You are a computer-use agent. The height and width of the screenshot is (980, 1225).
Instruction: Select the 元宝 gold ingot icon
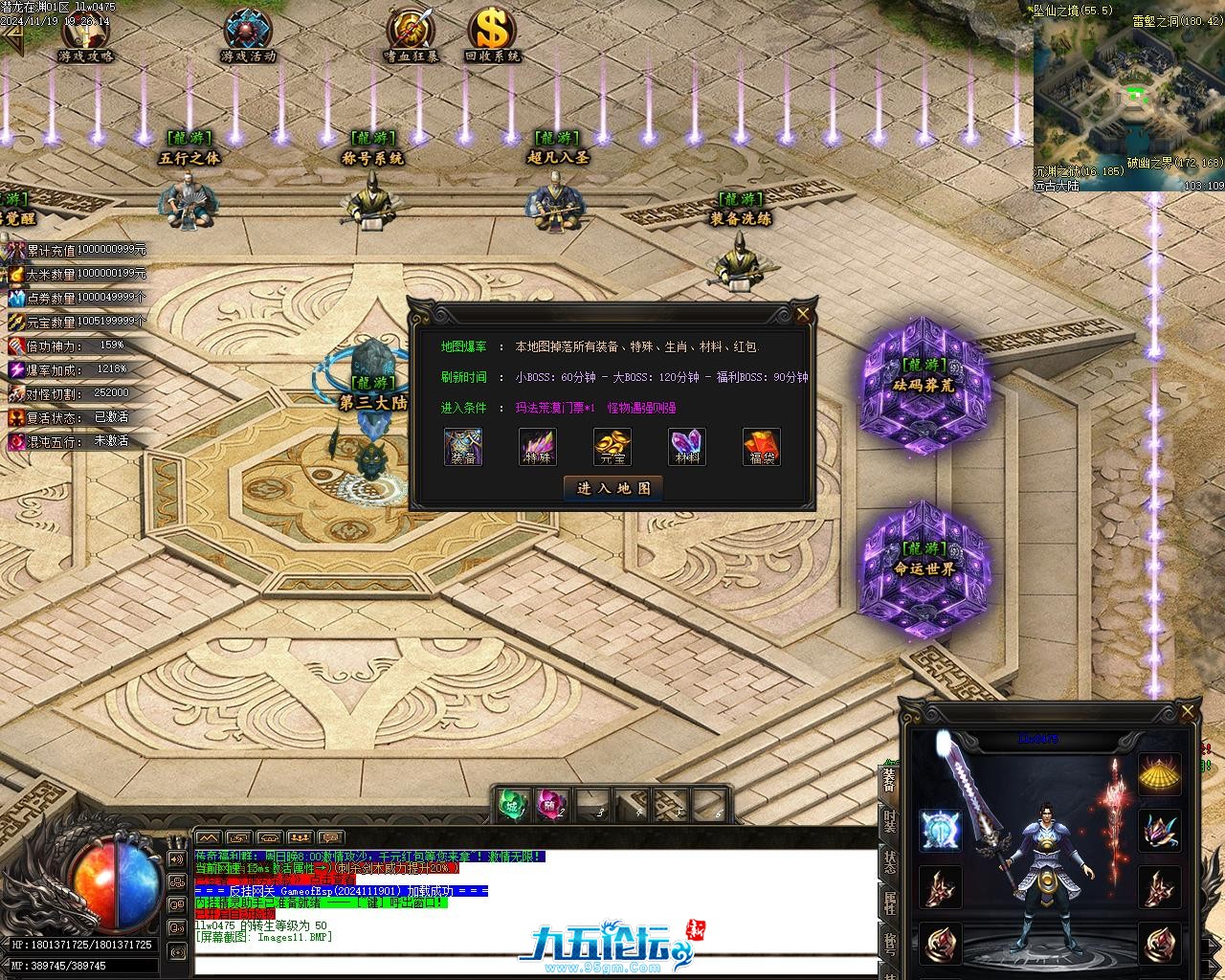(x=612, y=447)
